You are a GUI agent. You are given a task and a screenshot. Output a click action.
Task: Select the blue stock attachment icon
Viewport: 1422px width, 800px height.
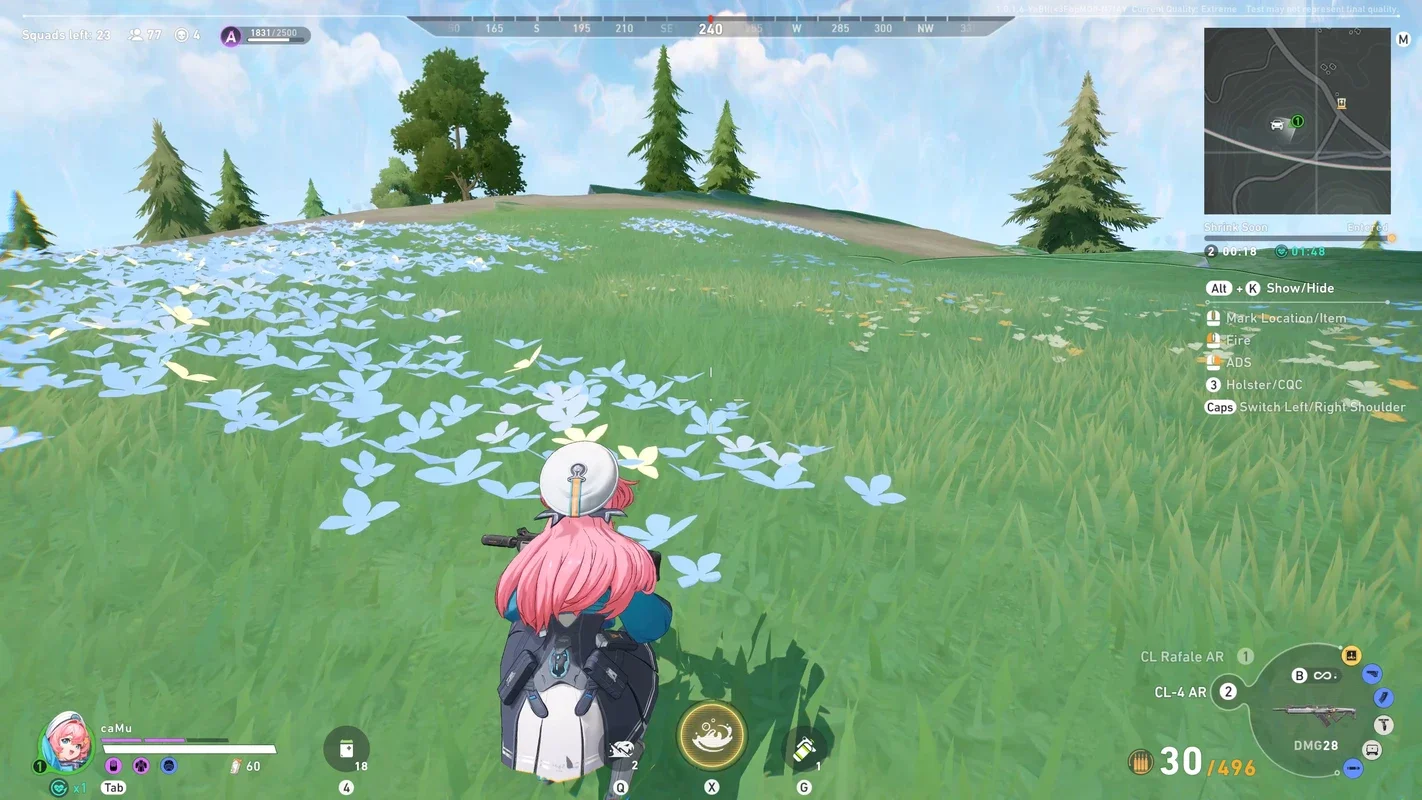(1372, 675)
